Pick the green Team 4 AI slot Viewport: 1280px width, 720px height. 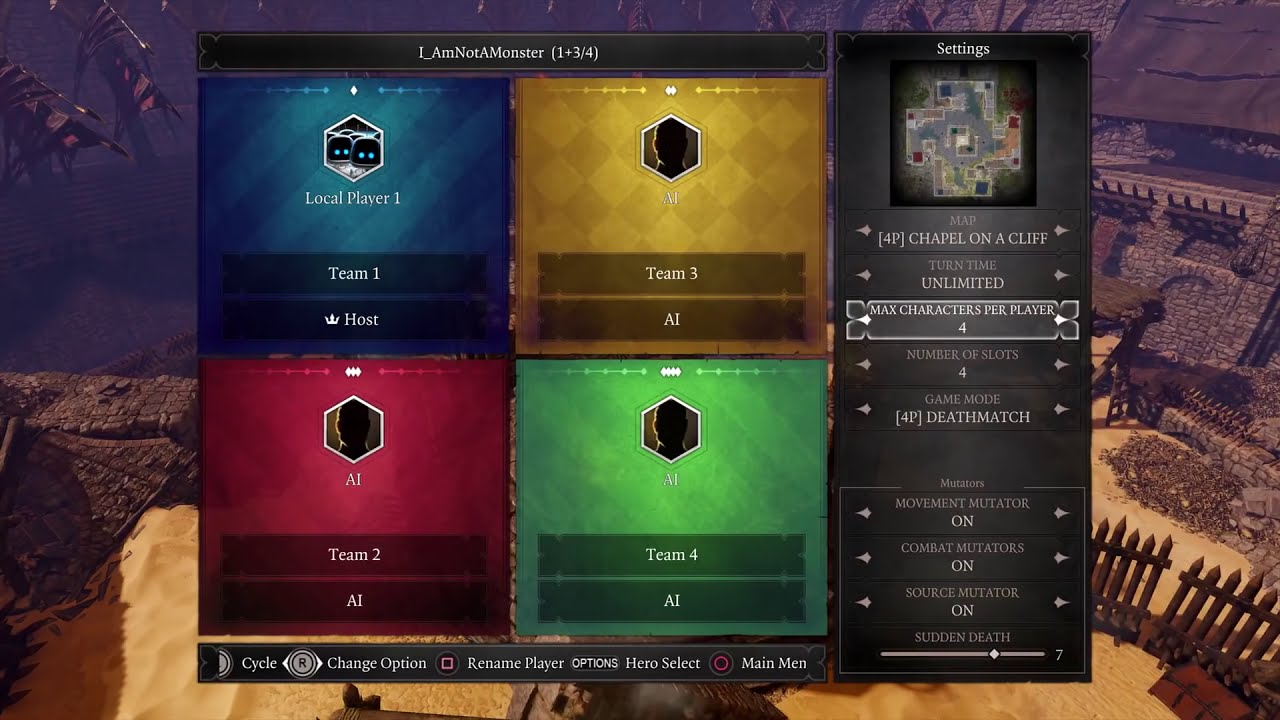(670, 440)
